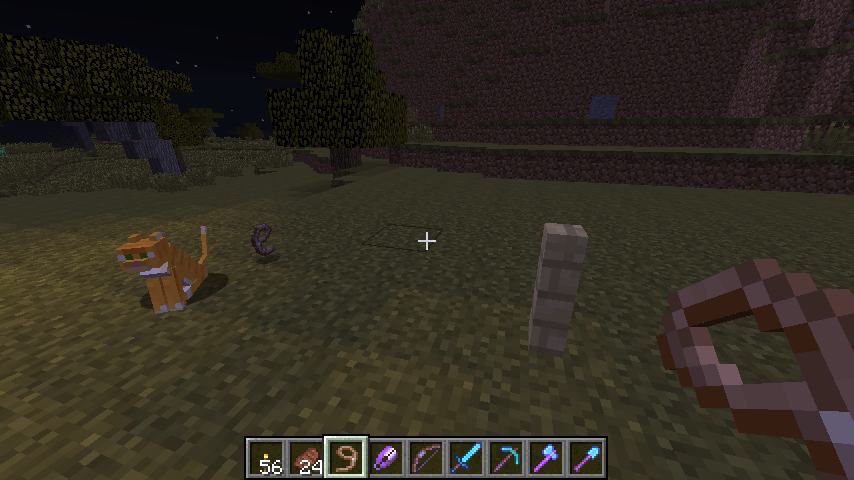
Task: Equip the enchanted diamond shovel
Action: [x=587, y=458]
